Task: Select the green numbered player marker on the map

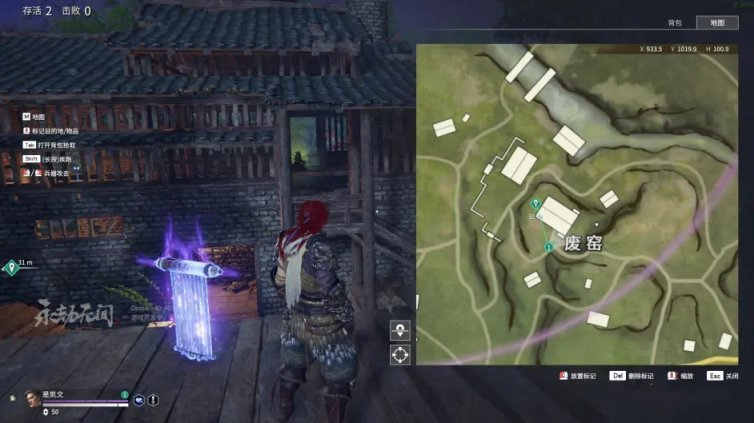Action: pyautogui.click(x=548, y=245)
